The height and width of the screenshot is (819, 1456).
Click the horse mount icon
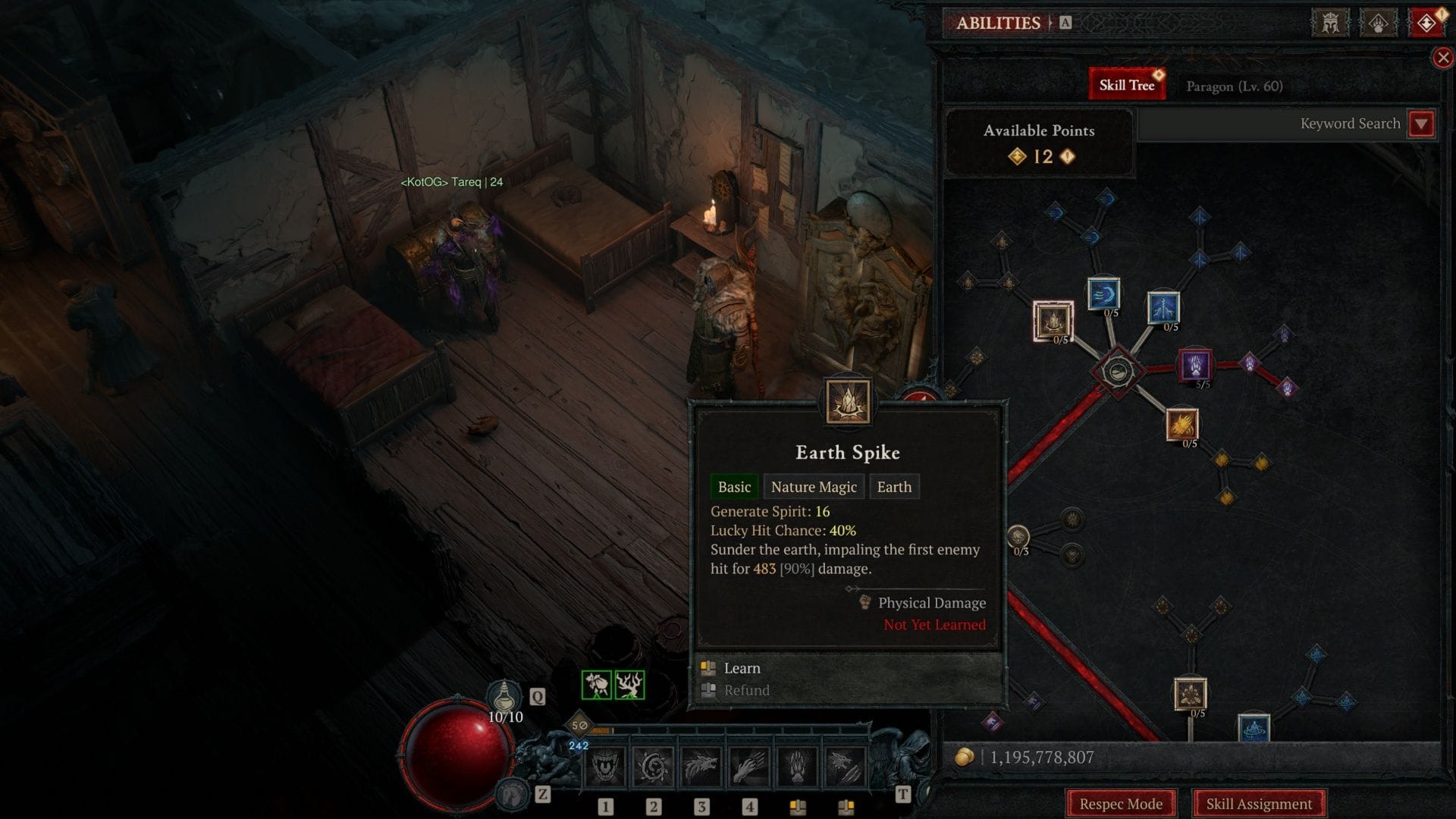(513, 794)
